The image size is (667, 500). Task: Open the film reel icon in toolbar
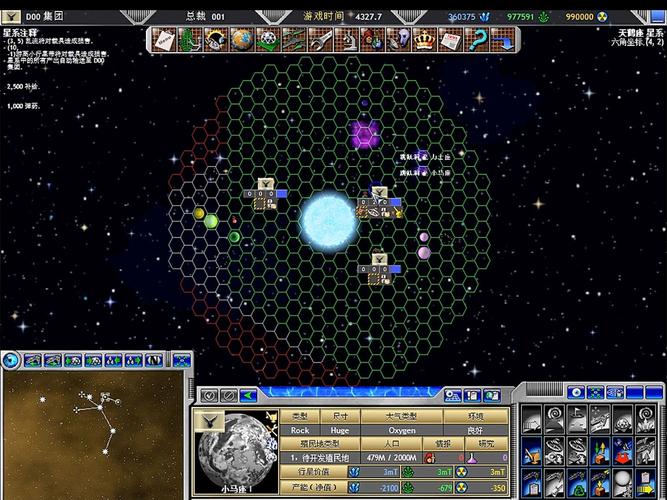tap(267, 39)
